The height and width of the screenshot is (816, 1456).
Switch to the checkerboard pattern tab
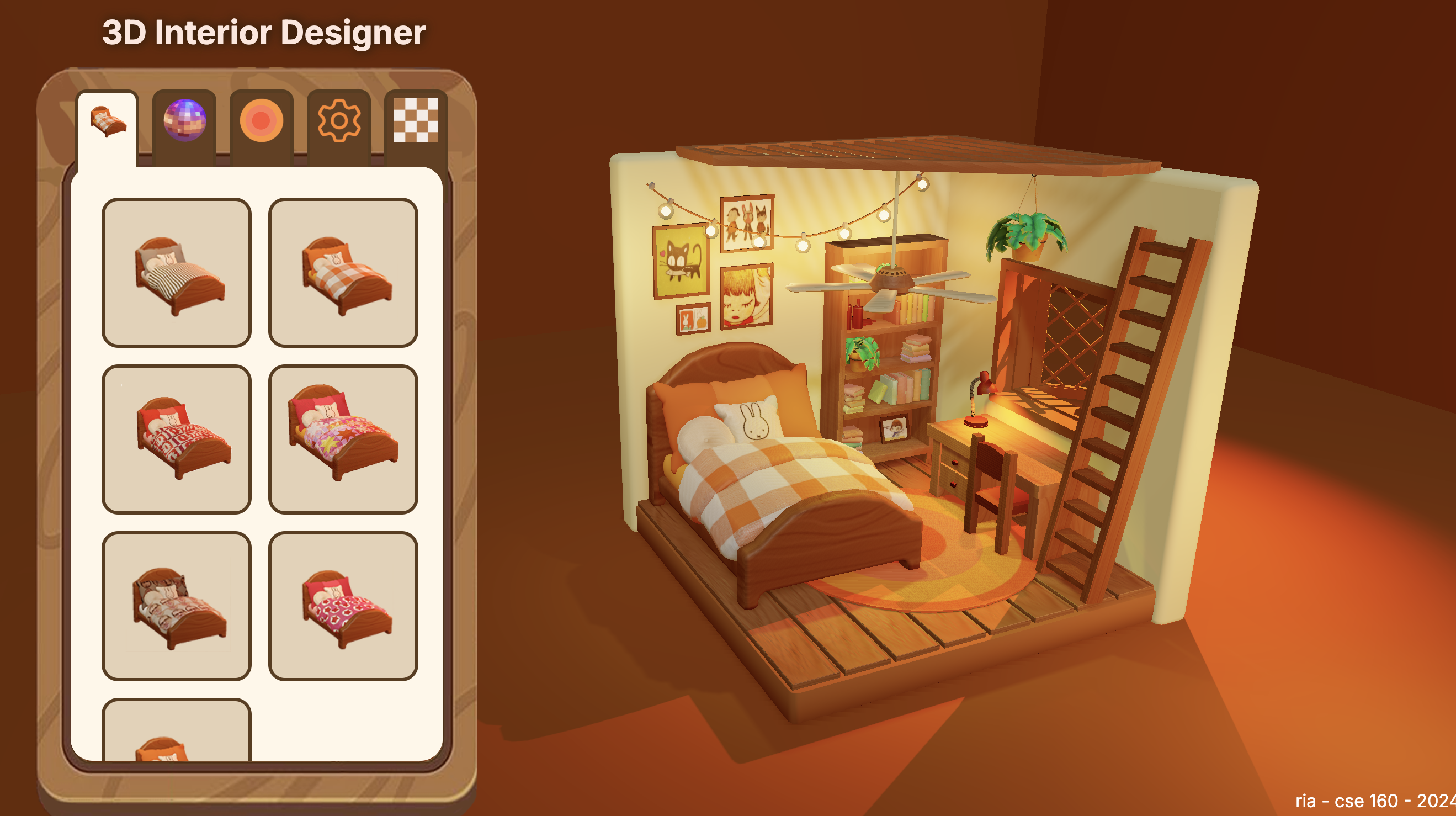[x=416, y=120]
